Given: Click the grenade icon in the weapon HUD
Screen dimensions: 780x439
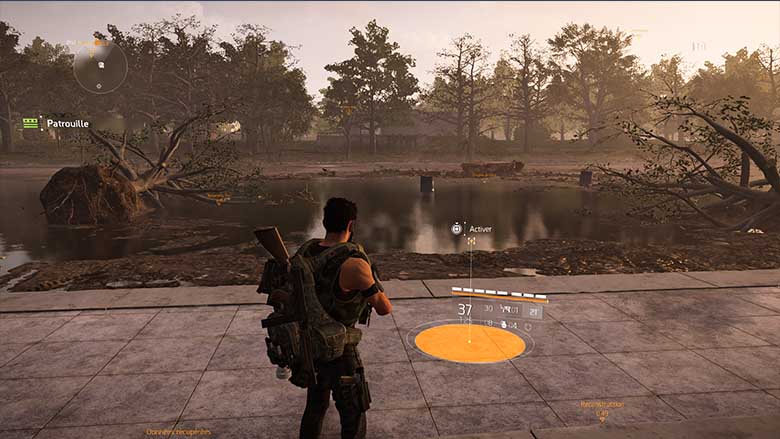Looking at the screenshot, I should pyautogui.click(x=503, y=325).
